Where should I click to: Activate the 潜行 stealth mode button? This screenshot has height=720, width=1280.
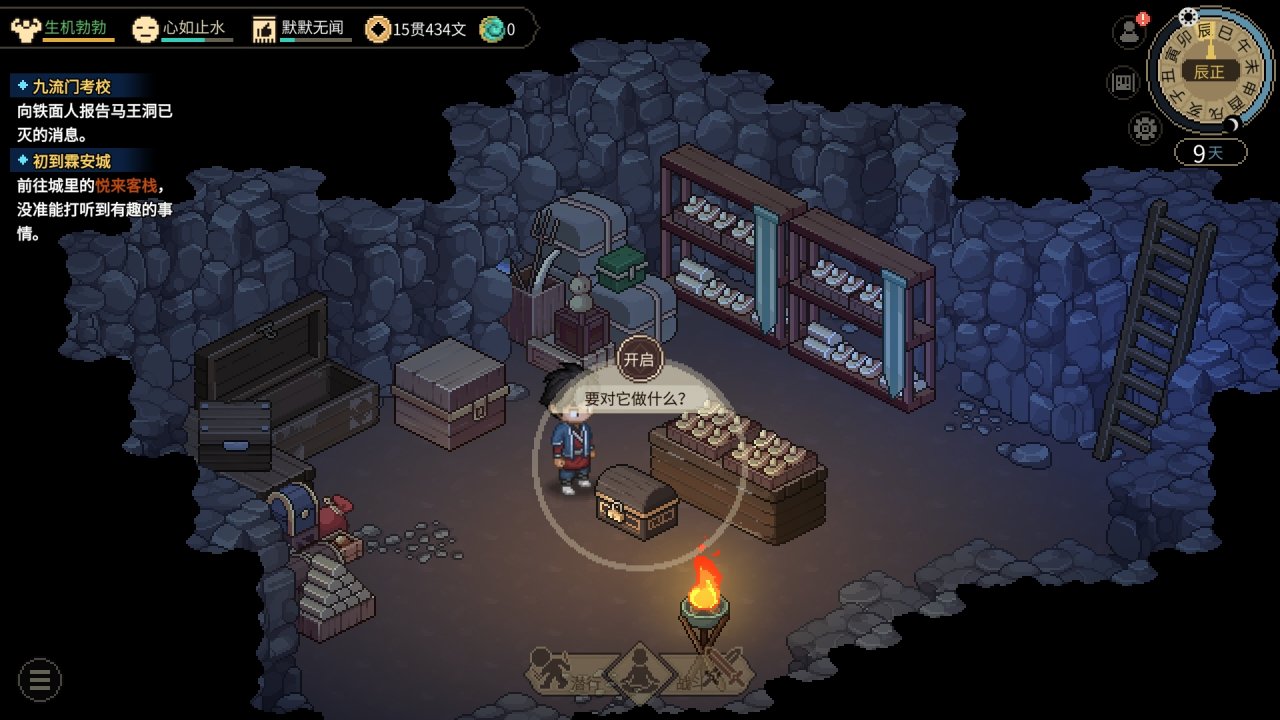coord(565,672)
